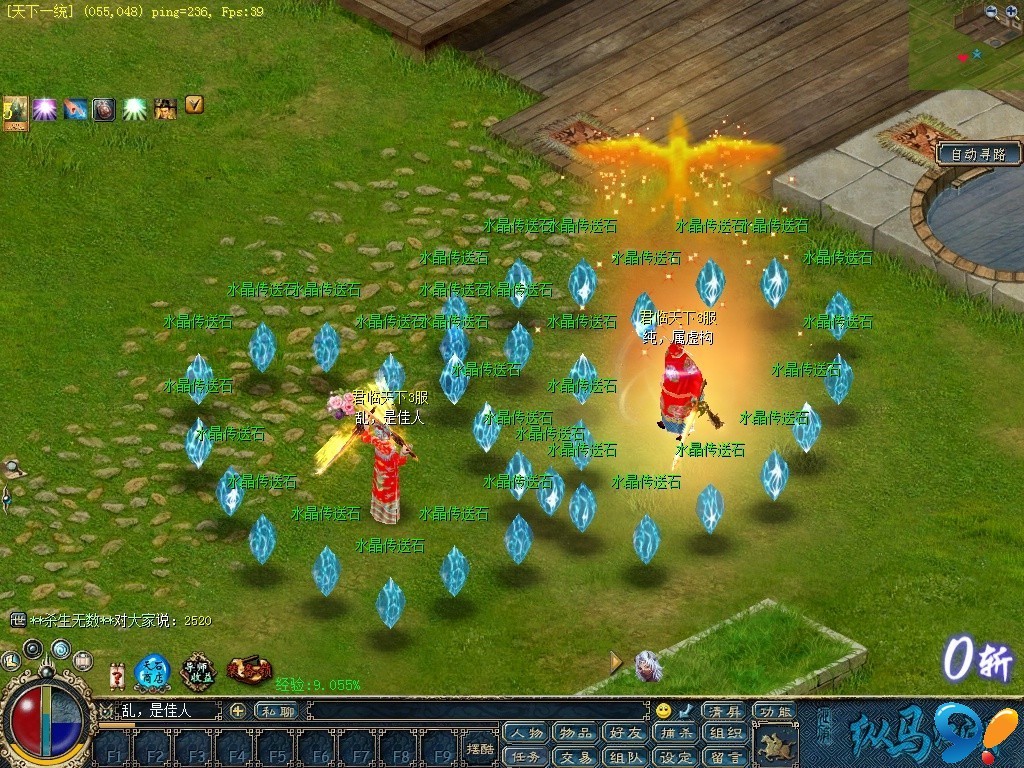1024x768 pixels.
Task: Click the 捕杀 button
Action: (676, 733)
